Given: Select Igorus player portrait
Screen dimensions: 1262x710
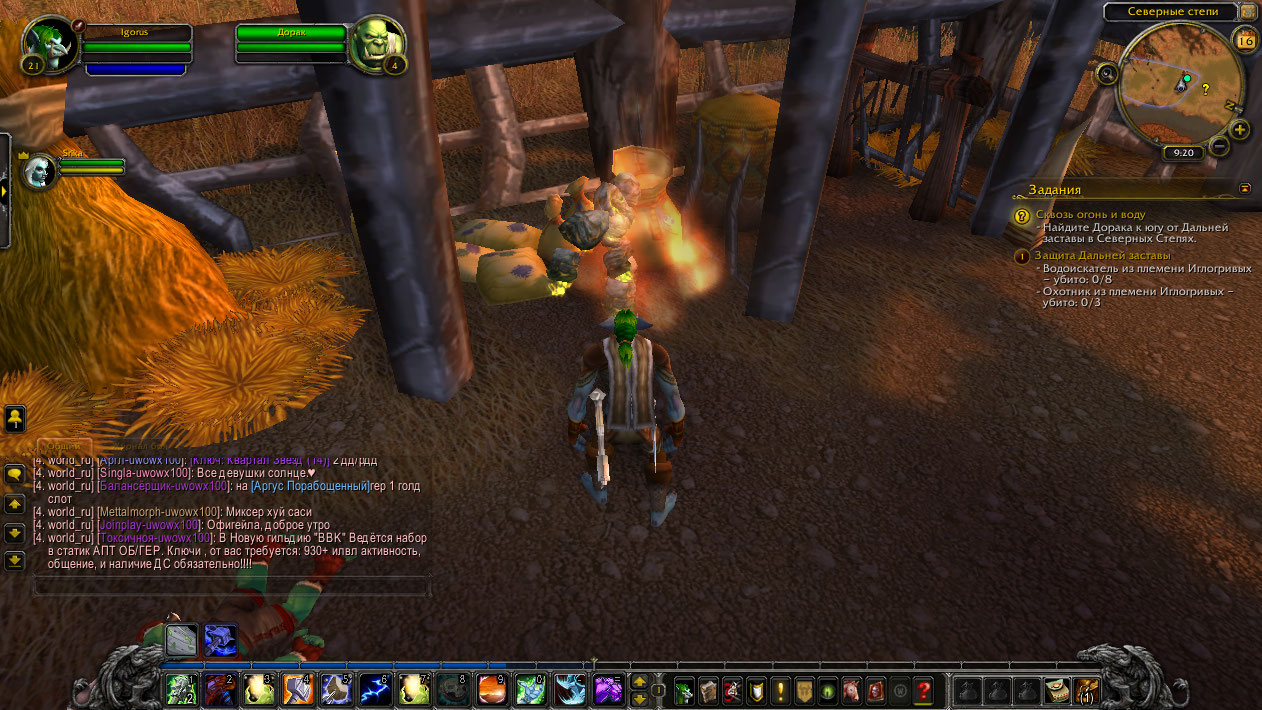Looking at the screenshot, I should pyautogui.click(x=48, y=45).
